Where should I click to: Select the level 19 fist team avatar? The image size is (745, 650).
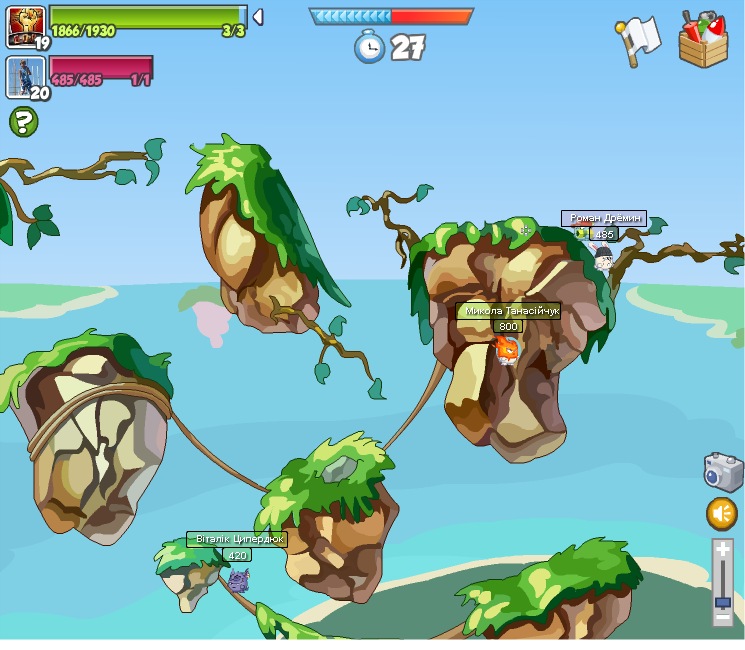coord(24,25)
